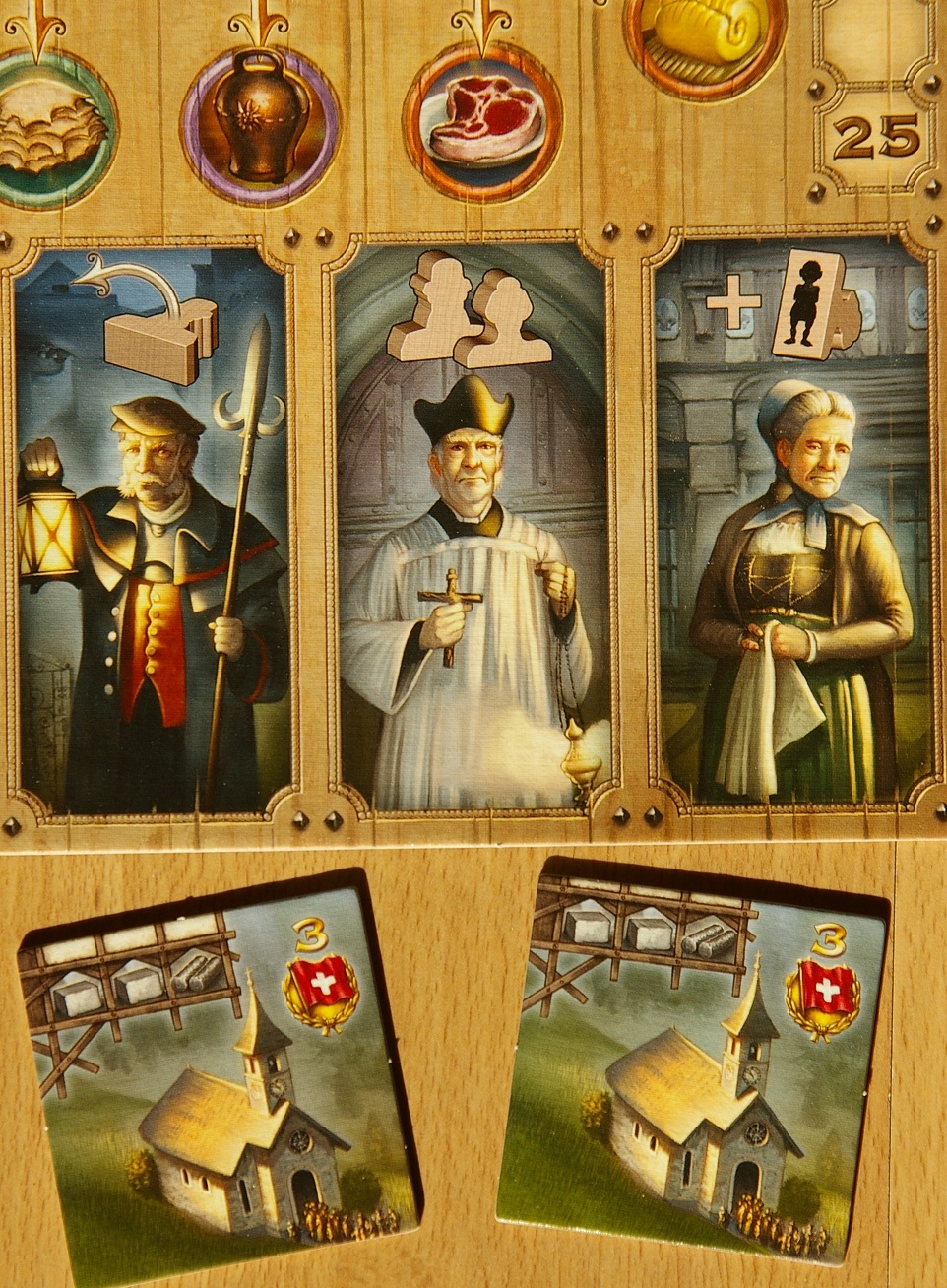Pick the midwife character card
Screen dimensions: 947x1288
point(792,527)
